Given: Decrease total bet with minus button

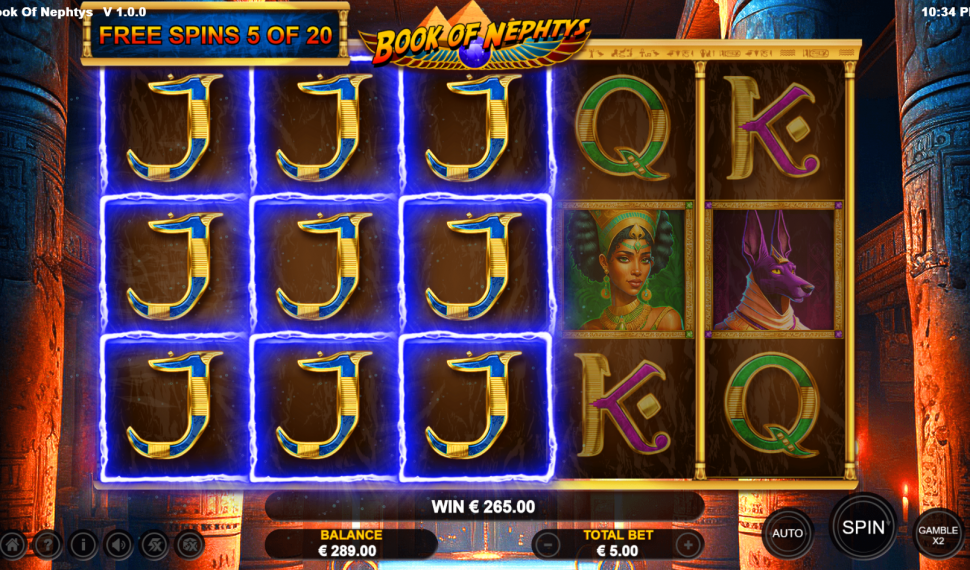Looking at the screenshot, I should 547,545.
